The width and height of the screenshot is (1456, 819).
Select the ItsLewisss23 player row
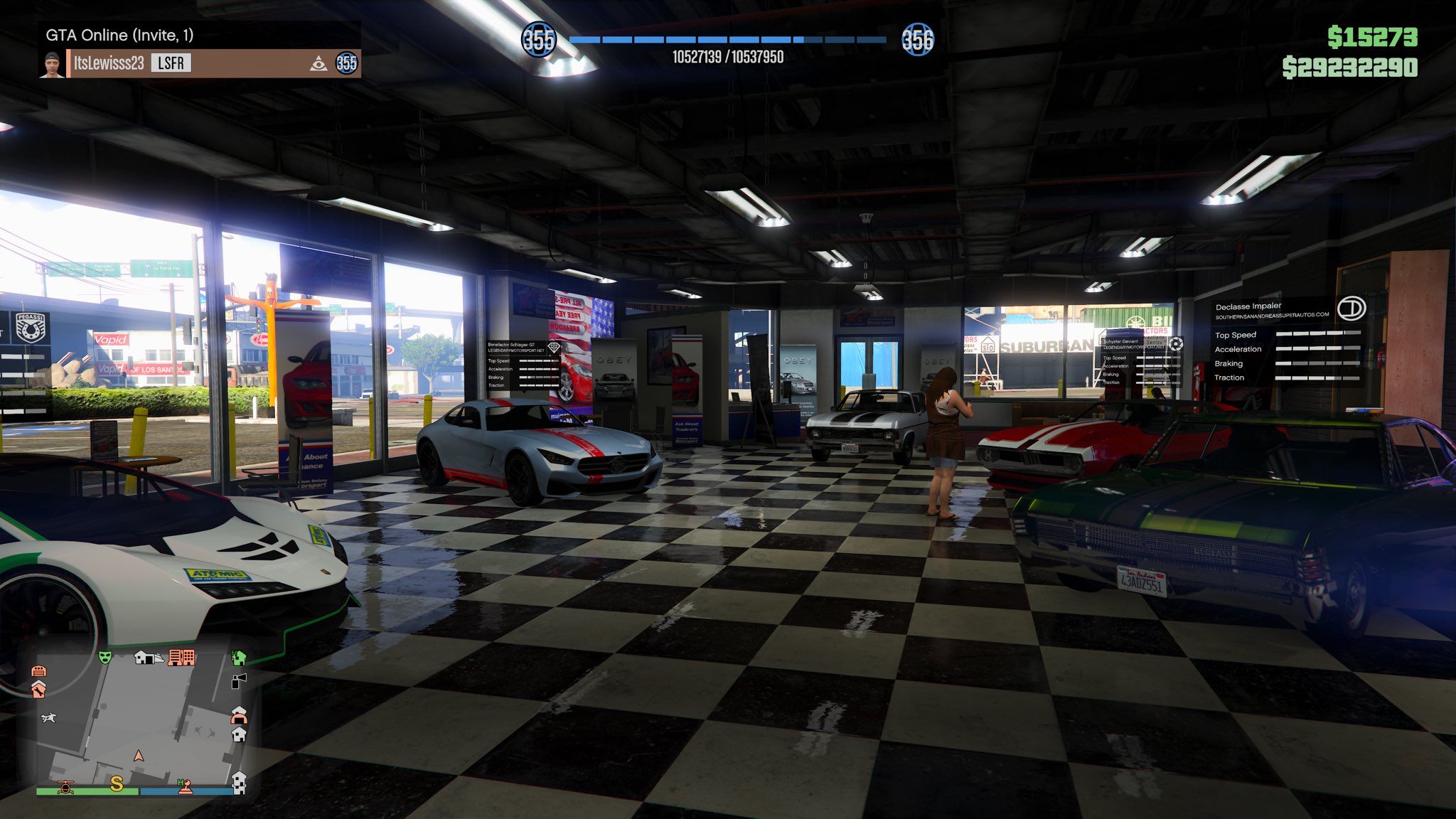[x=199, y=63]
